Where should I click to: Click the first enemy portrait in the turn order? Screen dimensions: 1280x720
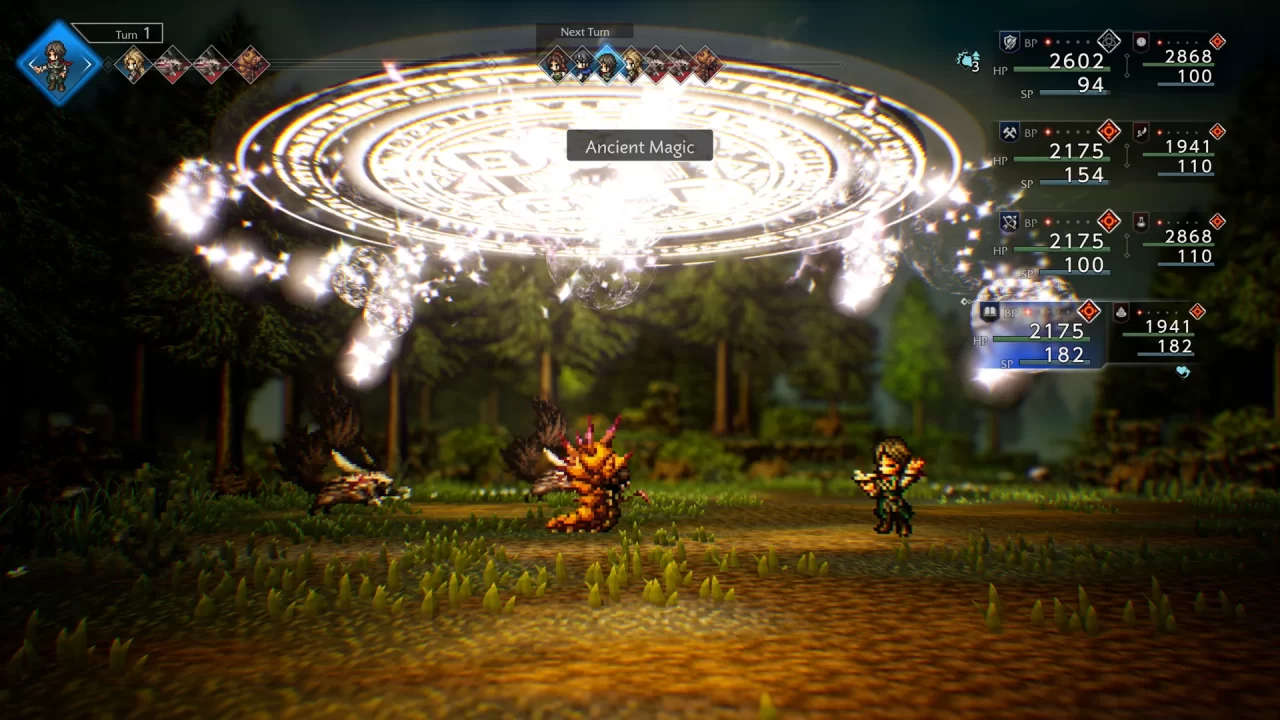[x=172, y=65]
